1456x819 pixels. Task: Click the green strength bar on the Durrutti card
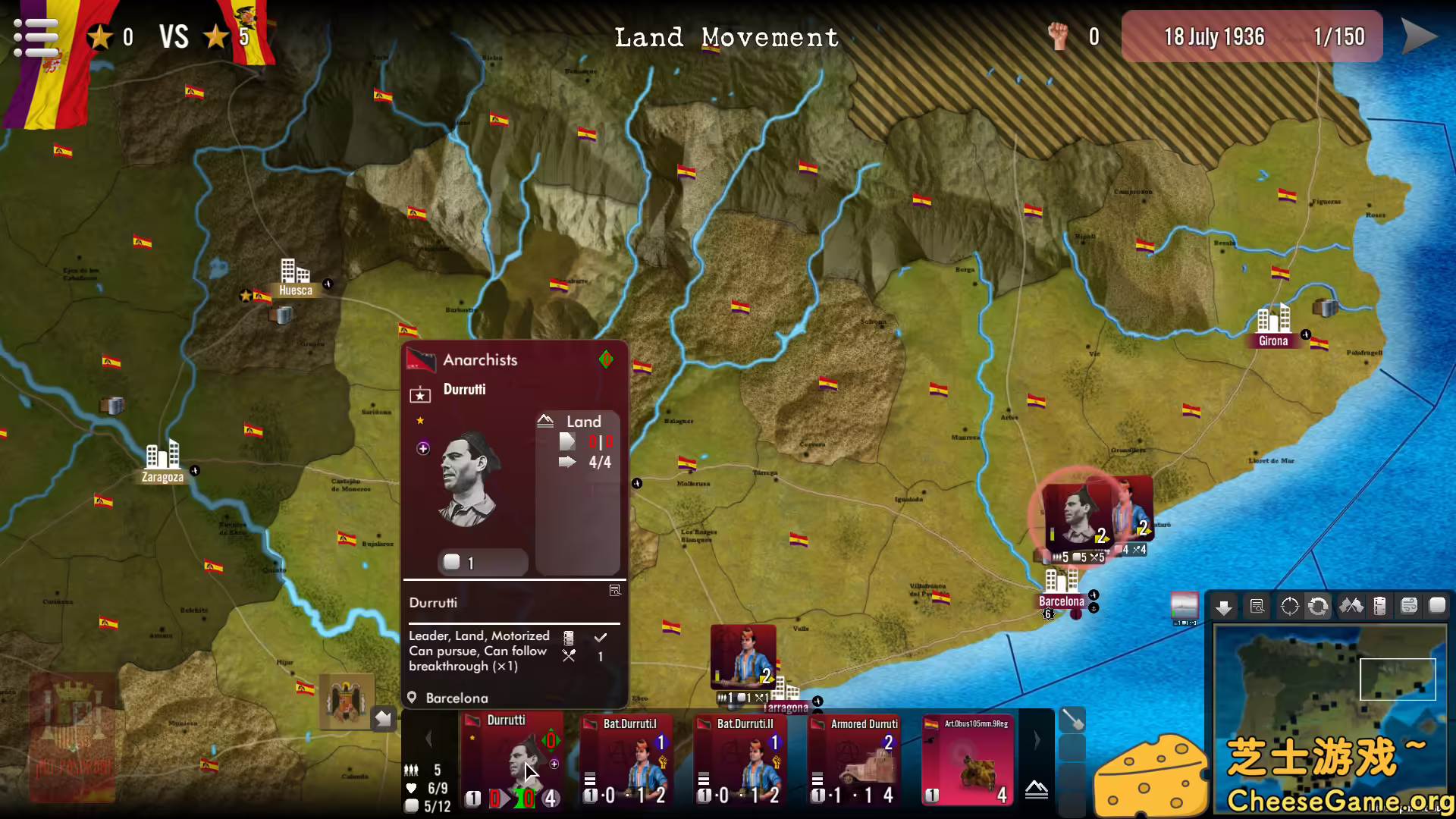click(x=524, y=799)
